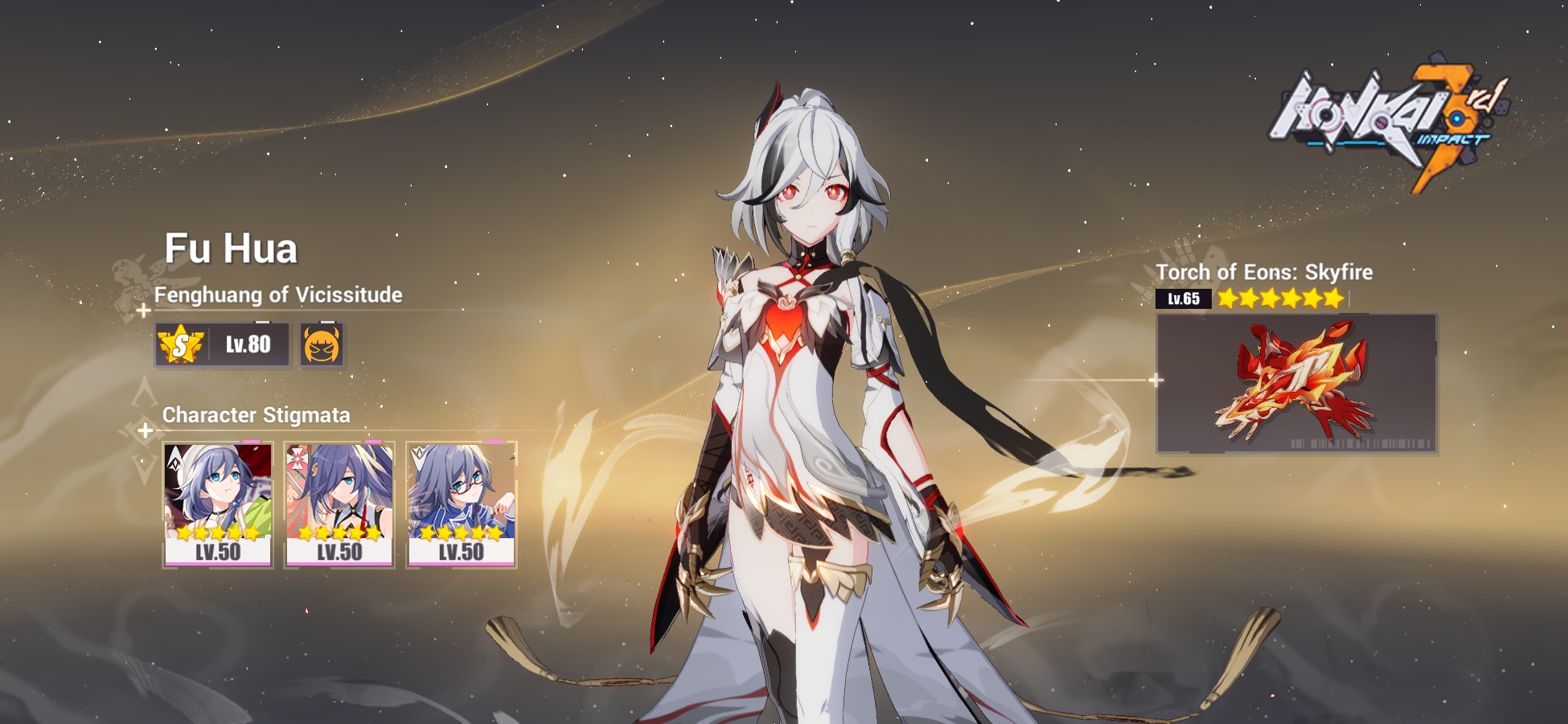Open Torch of Eons: Skyfire weapon details
This screenshot has width=1568, height=724.
[1265, 272]
